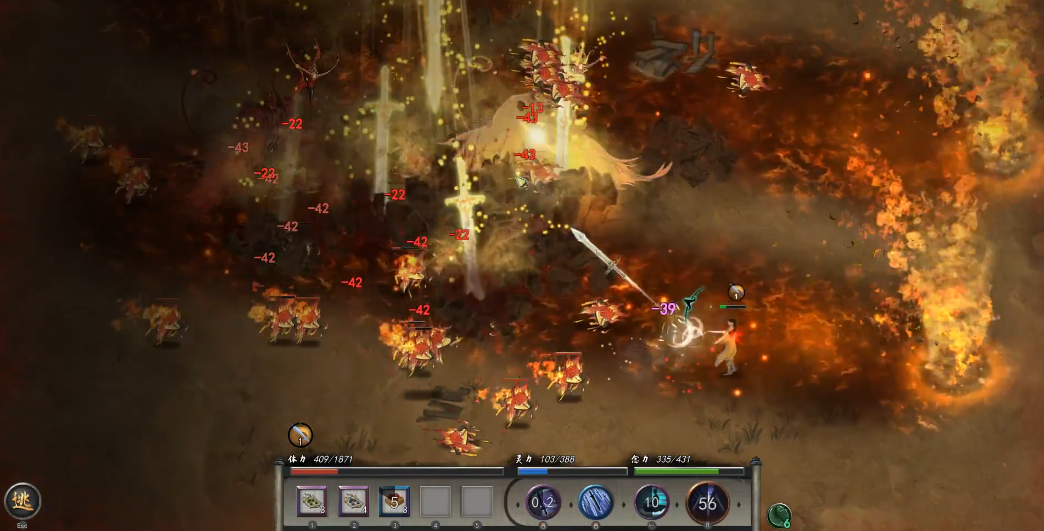This screenshot has width=1044, height=531.
Task: Select the item showing 5 in slot 3
Action: point(395,501)
